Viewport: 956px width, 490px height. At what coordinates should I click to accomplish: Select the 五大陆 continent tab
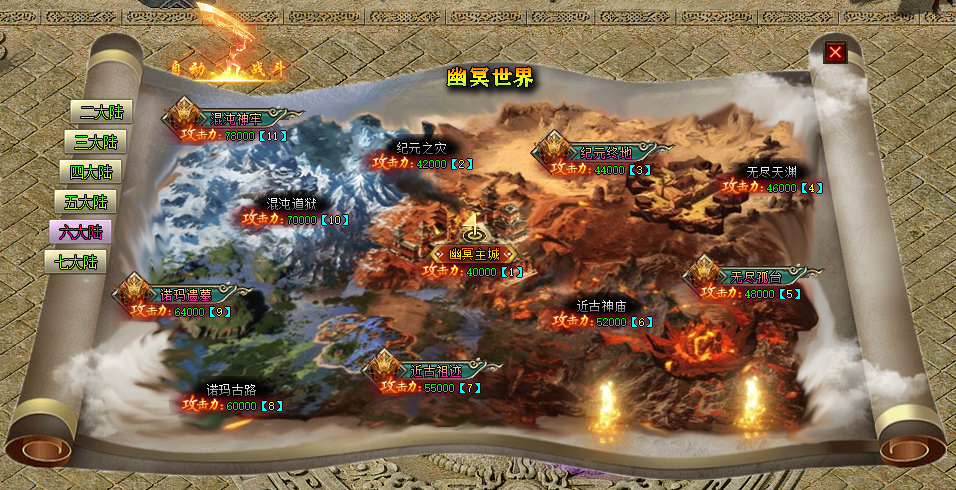click(x=85, y=202)
